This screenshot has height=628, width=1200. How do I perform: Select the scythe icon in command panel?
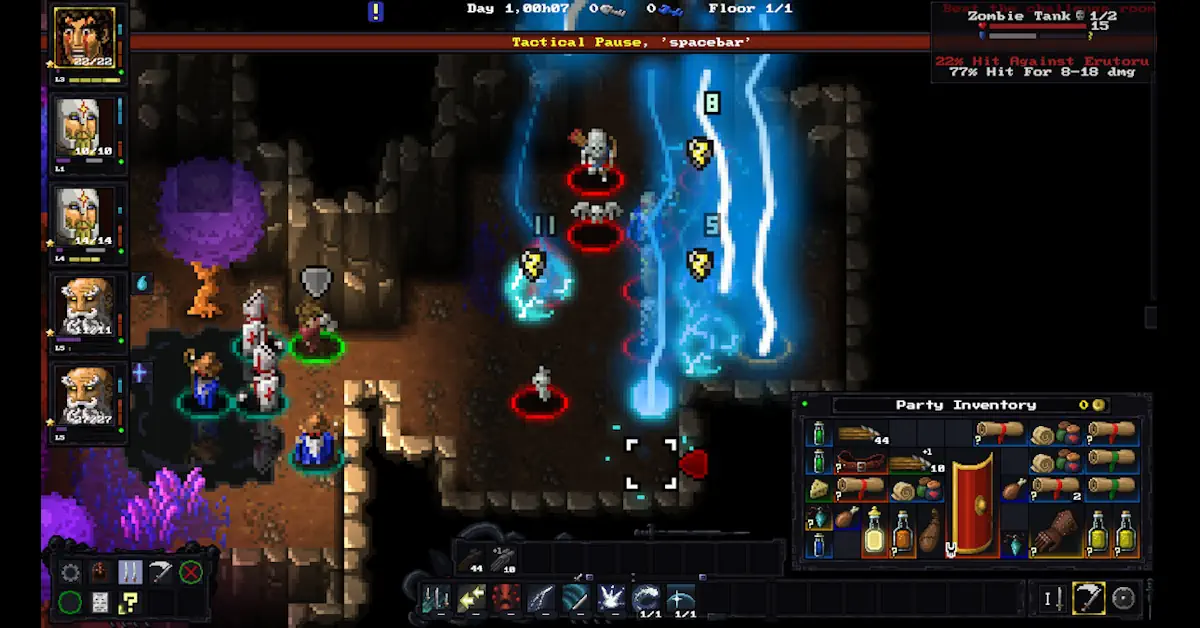coord(160,573)
